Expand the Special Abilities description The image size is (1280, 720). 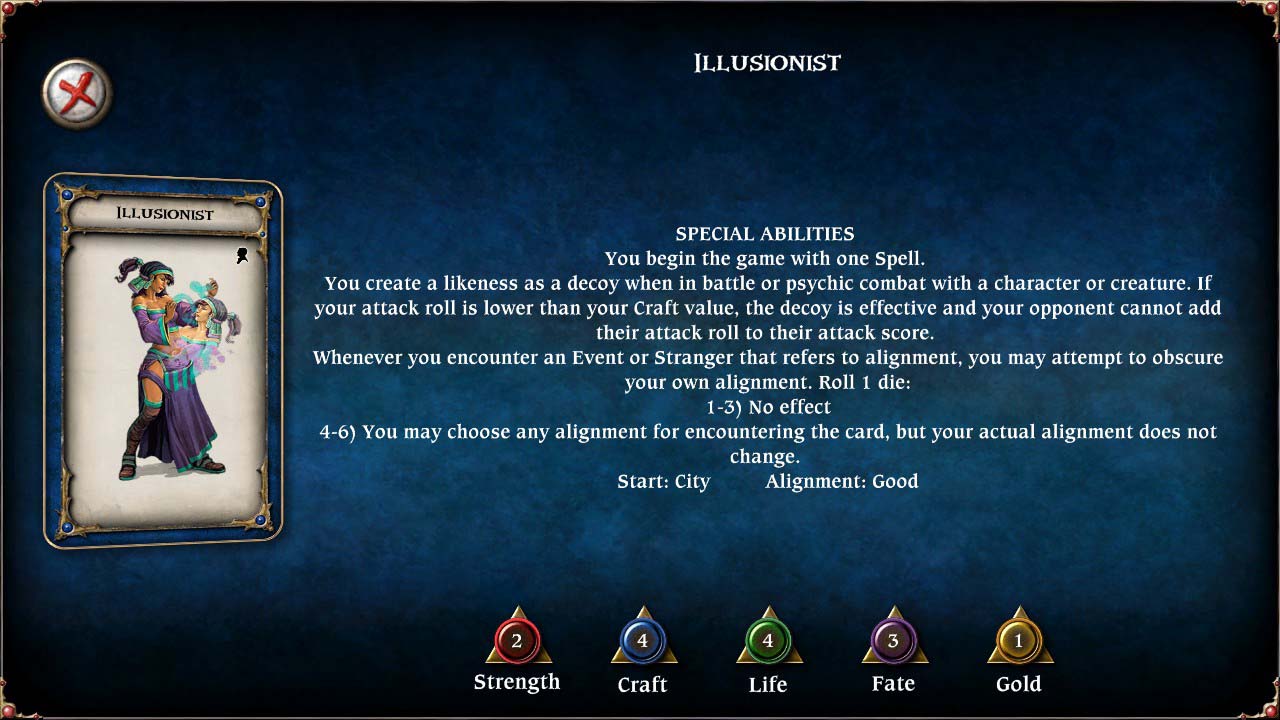point(765,233)
